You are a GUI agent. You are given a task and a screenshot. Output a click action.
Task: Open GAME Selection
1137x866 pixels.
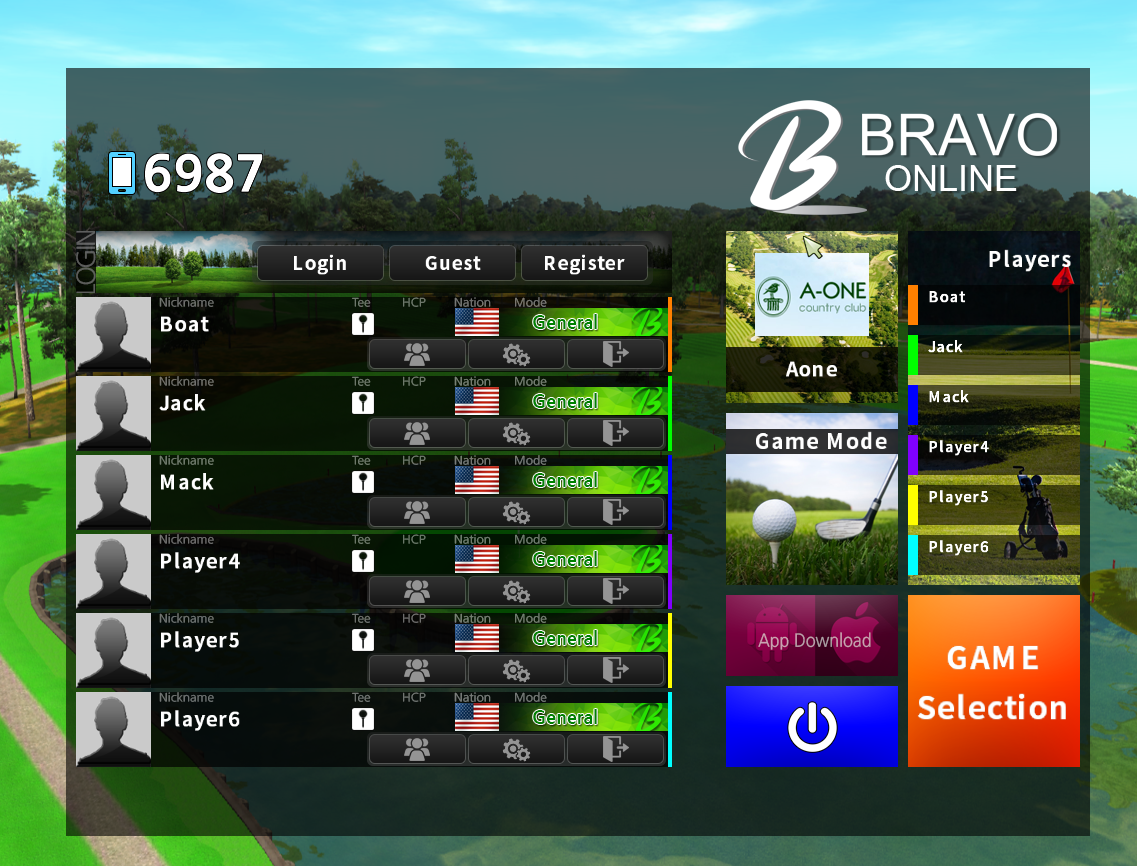tap(993, 682)
